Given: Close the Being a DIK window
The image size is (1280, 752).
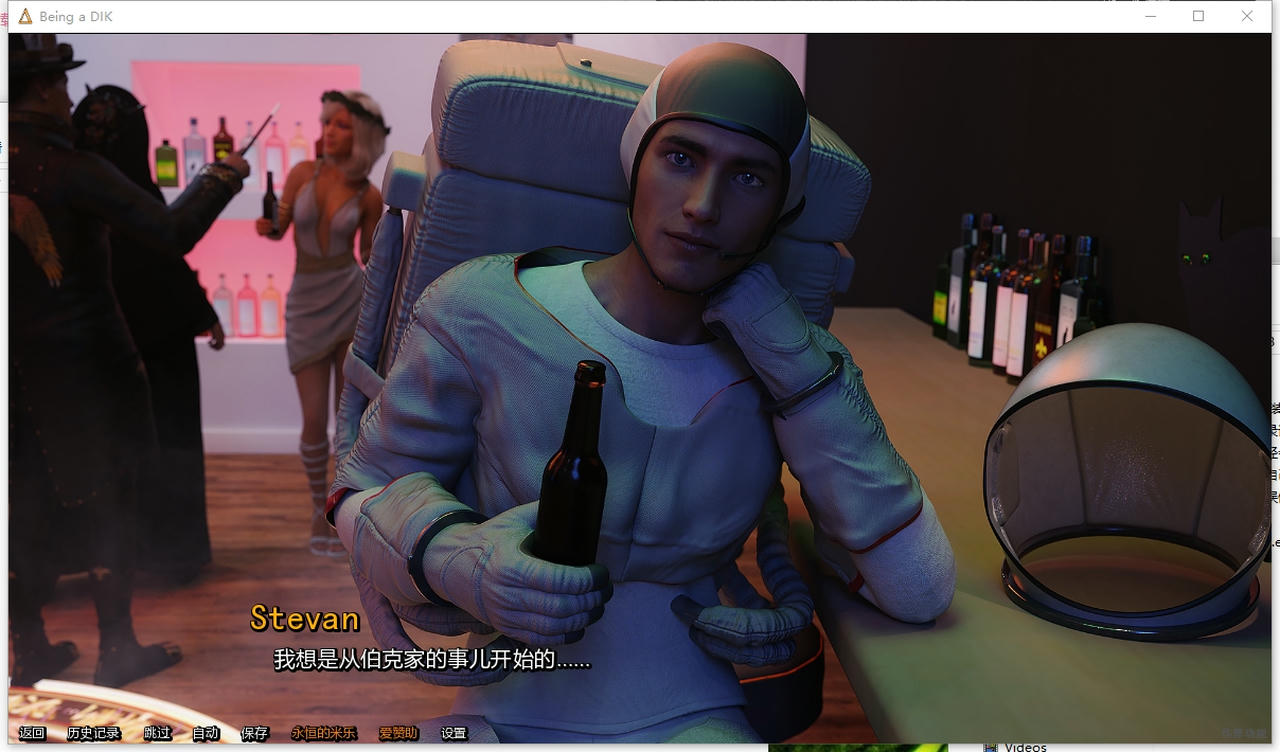Looking at the screenshot, I should tap(1247, 16).
